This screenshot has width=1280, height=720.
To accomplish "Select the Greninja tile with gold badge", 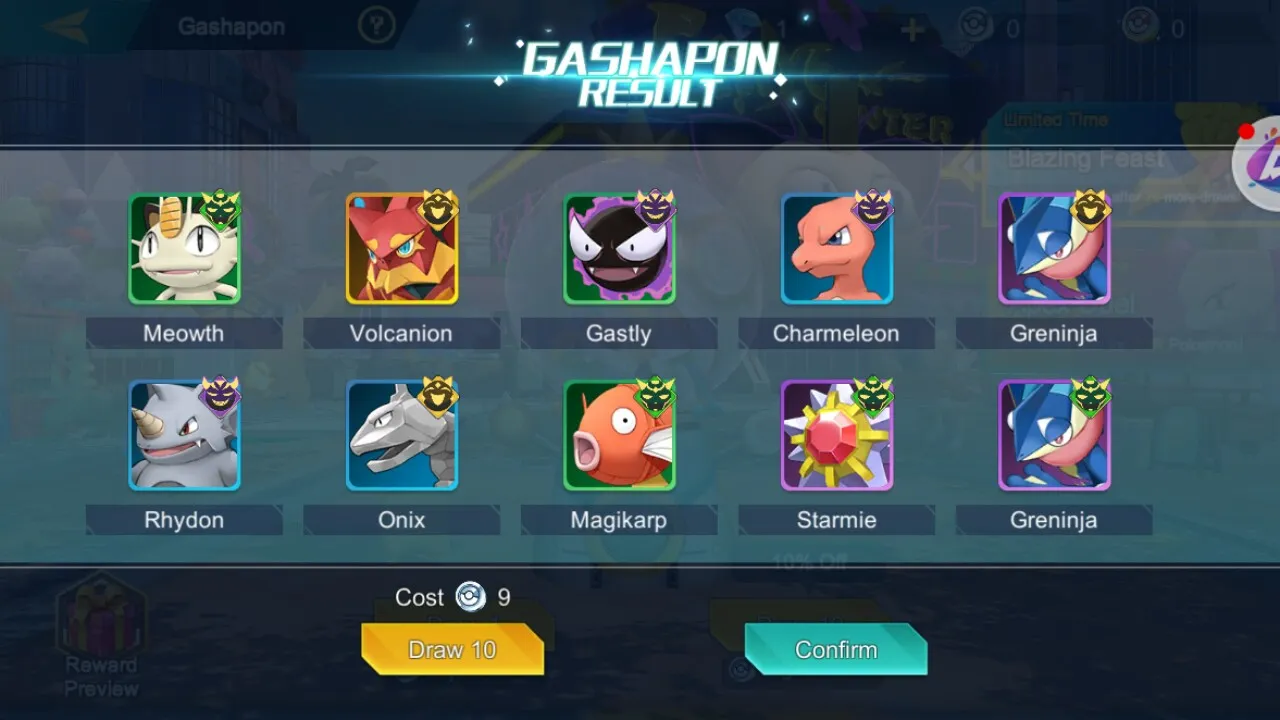I will (1054, 249).
